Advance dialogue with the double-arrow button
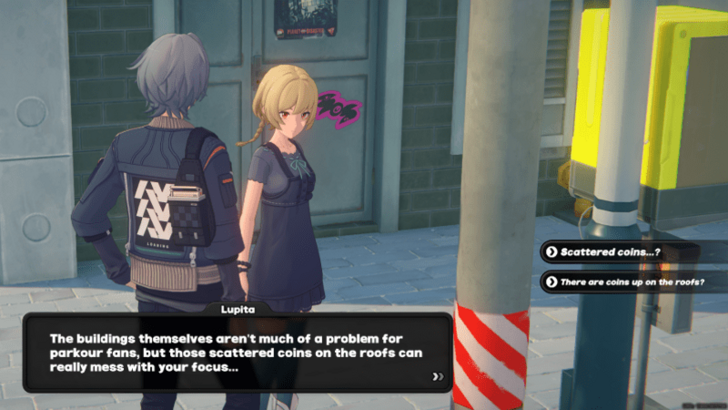The image size is (728, 410). [437, 377]
